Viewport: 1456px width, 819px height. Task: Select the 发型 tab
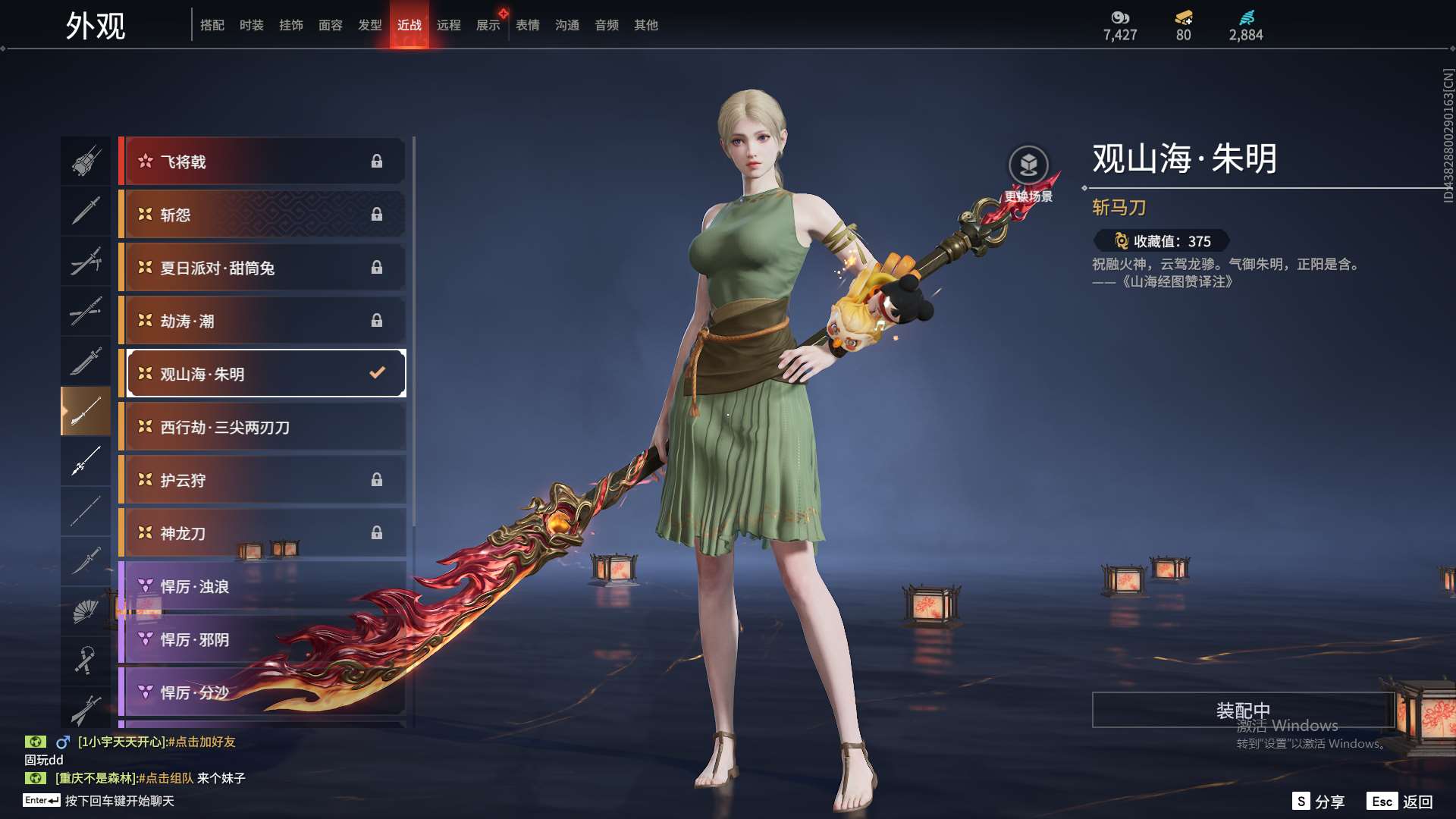pyautogui.click(x=369, y=25)
